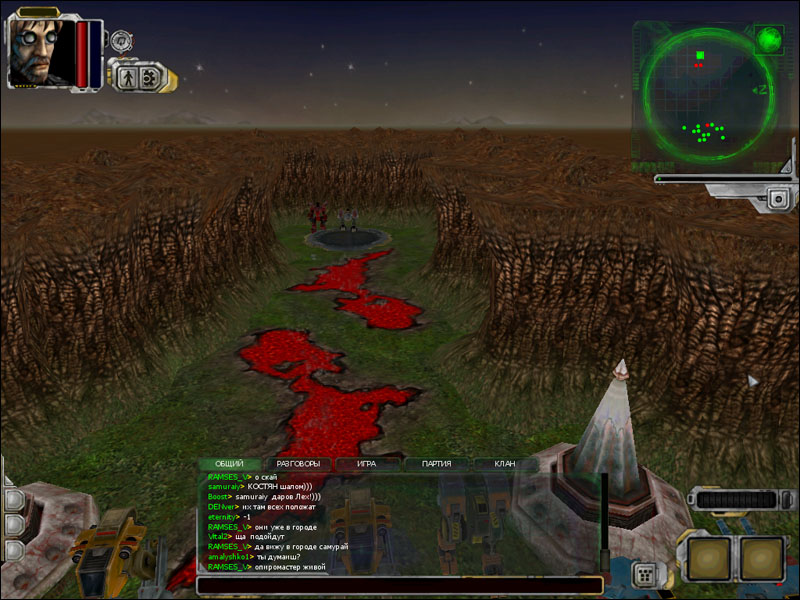This screenshot has width=800, height=600.
Task: Open the КЛАН chat tab
Action: click(503, 464)
